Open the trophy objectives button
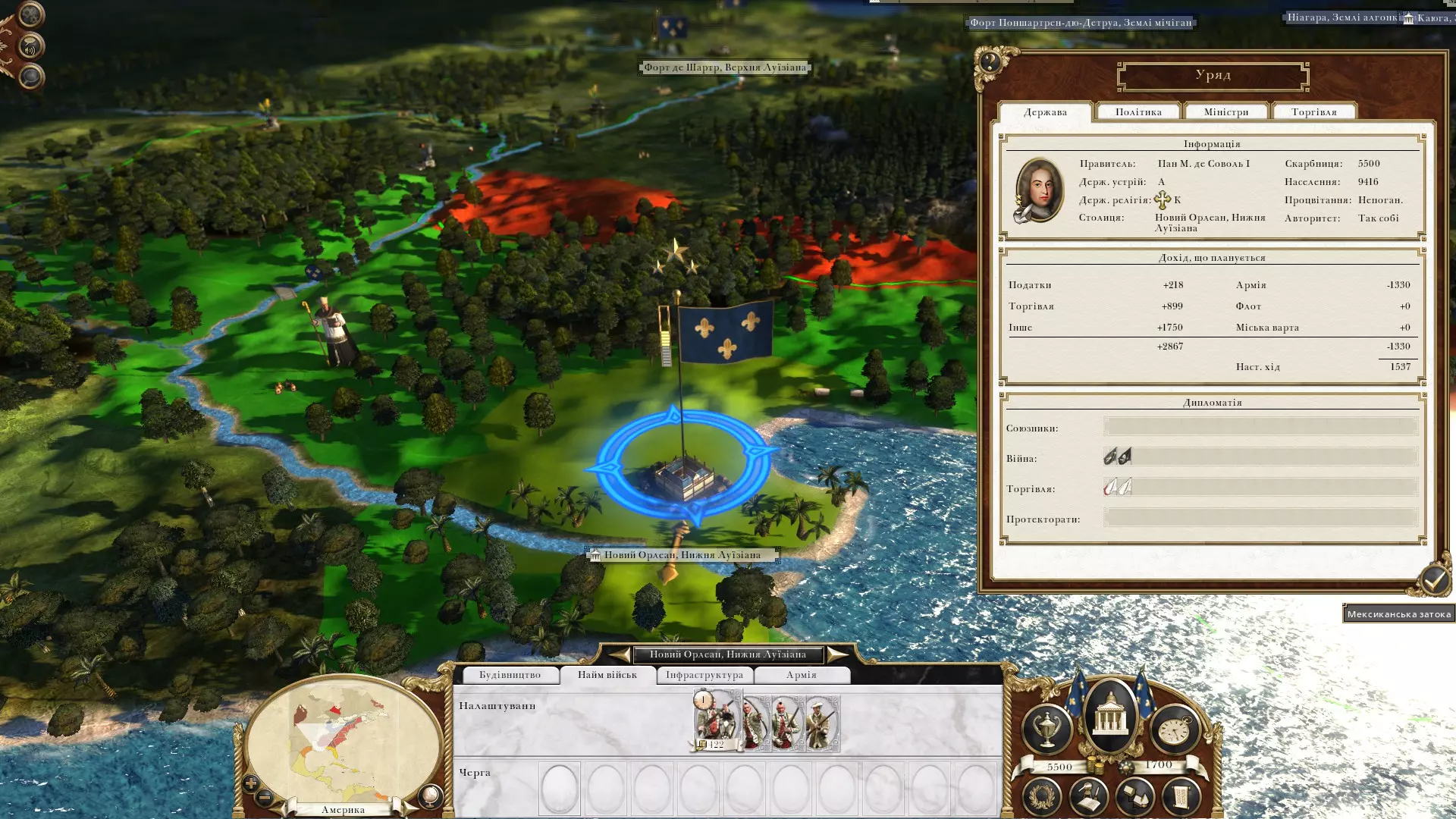Image resolution: width=1456 pixels, height=819 pixels. (1046, 730)
